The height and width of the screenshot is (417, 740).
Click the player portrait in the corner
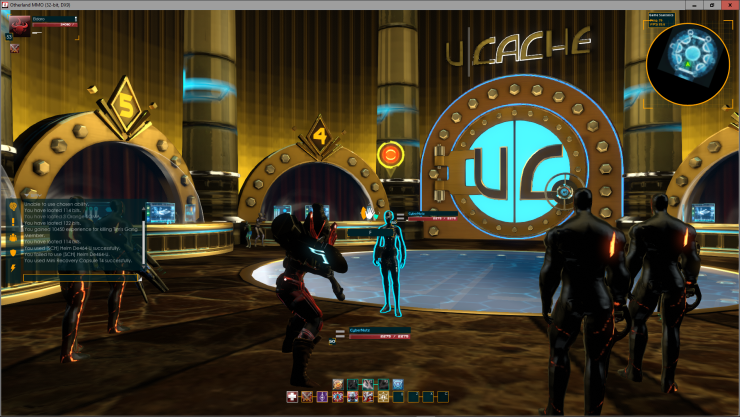click(x=19, y=23)
